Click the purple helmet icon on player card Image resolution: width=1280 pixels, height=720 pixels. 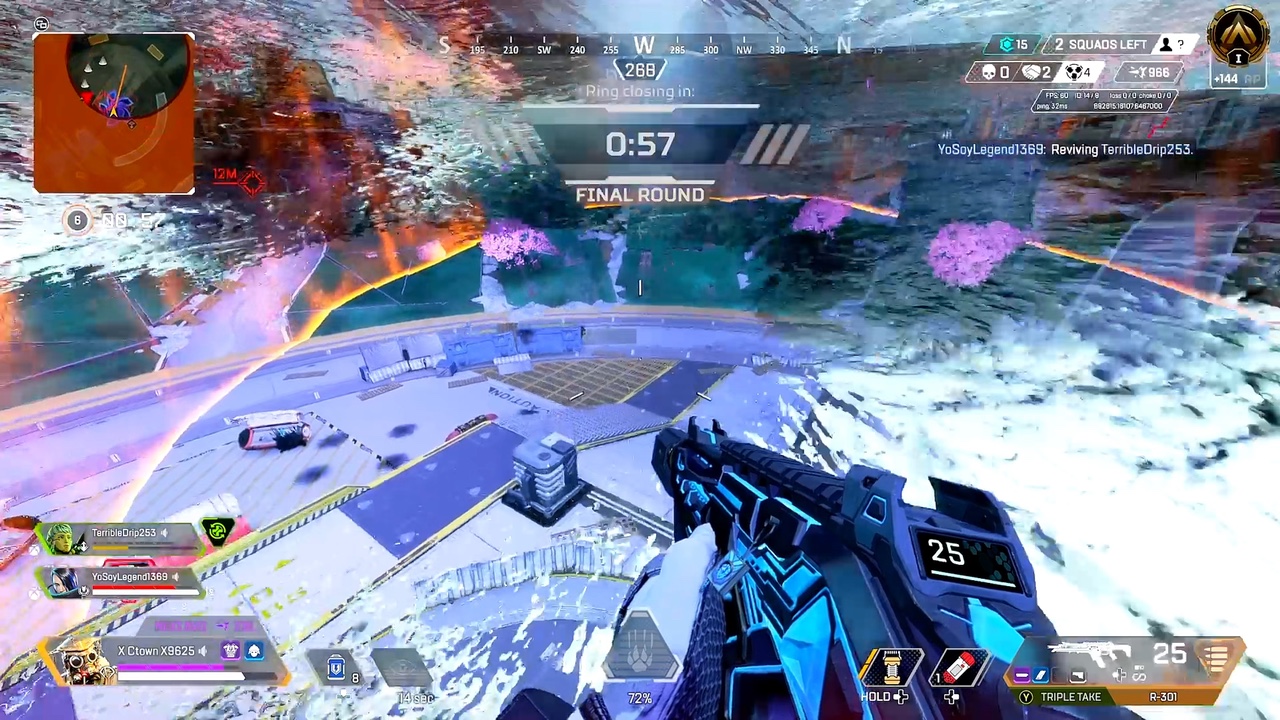click(x=231, y=651)
